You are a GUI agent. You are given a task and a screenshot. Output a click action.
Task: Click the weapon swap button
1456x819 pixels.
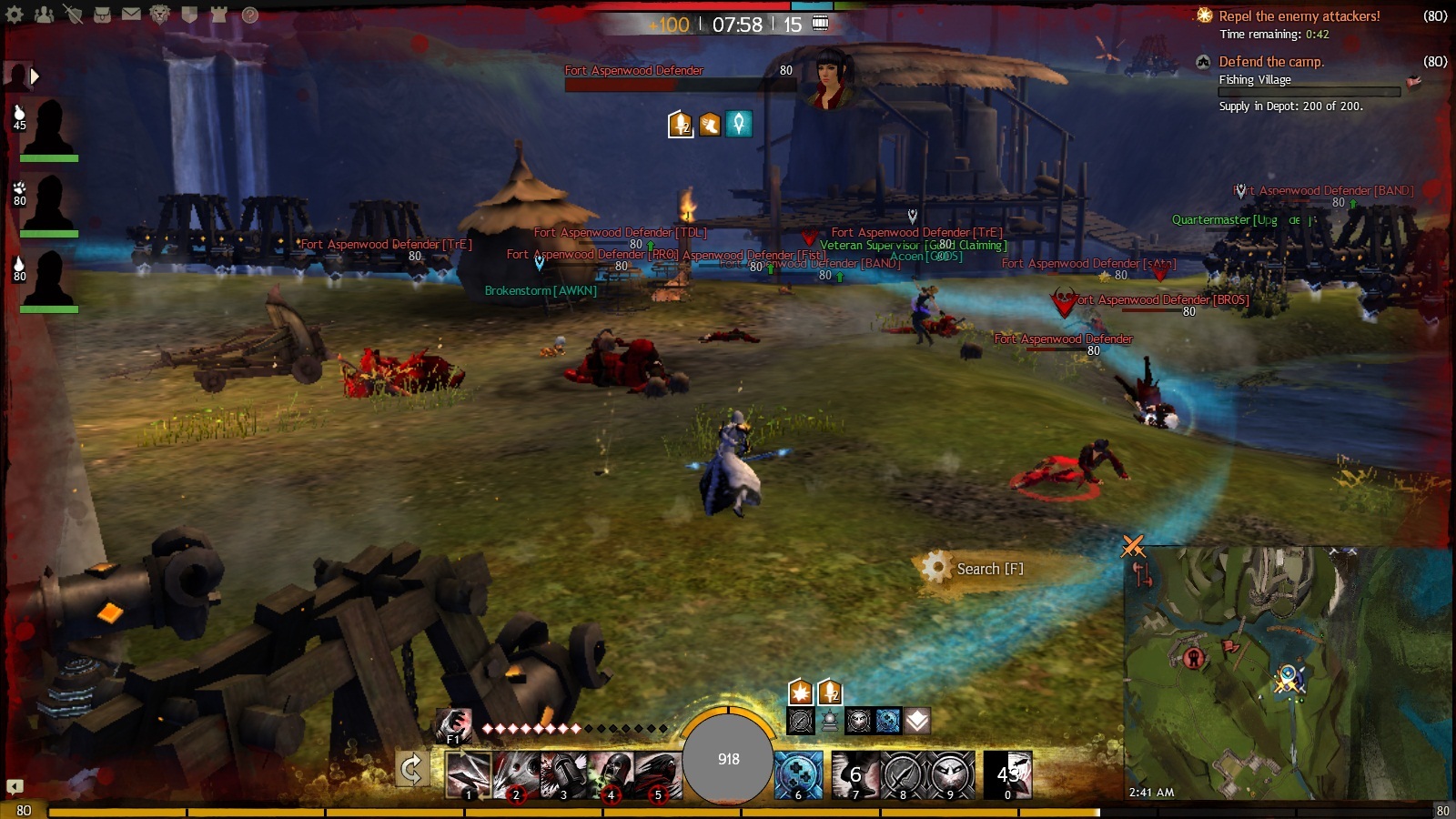pos(411,769)
